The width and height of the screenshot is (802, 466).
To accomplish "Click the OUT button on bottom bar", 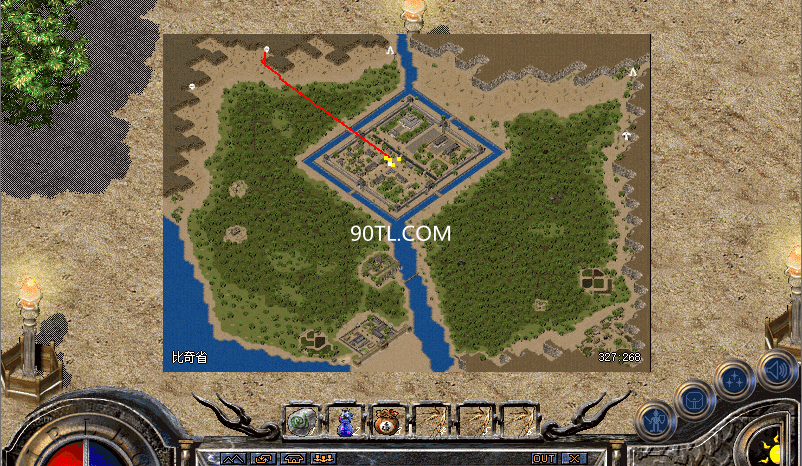I will pos(544,458).
